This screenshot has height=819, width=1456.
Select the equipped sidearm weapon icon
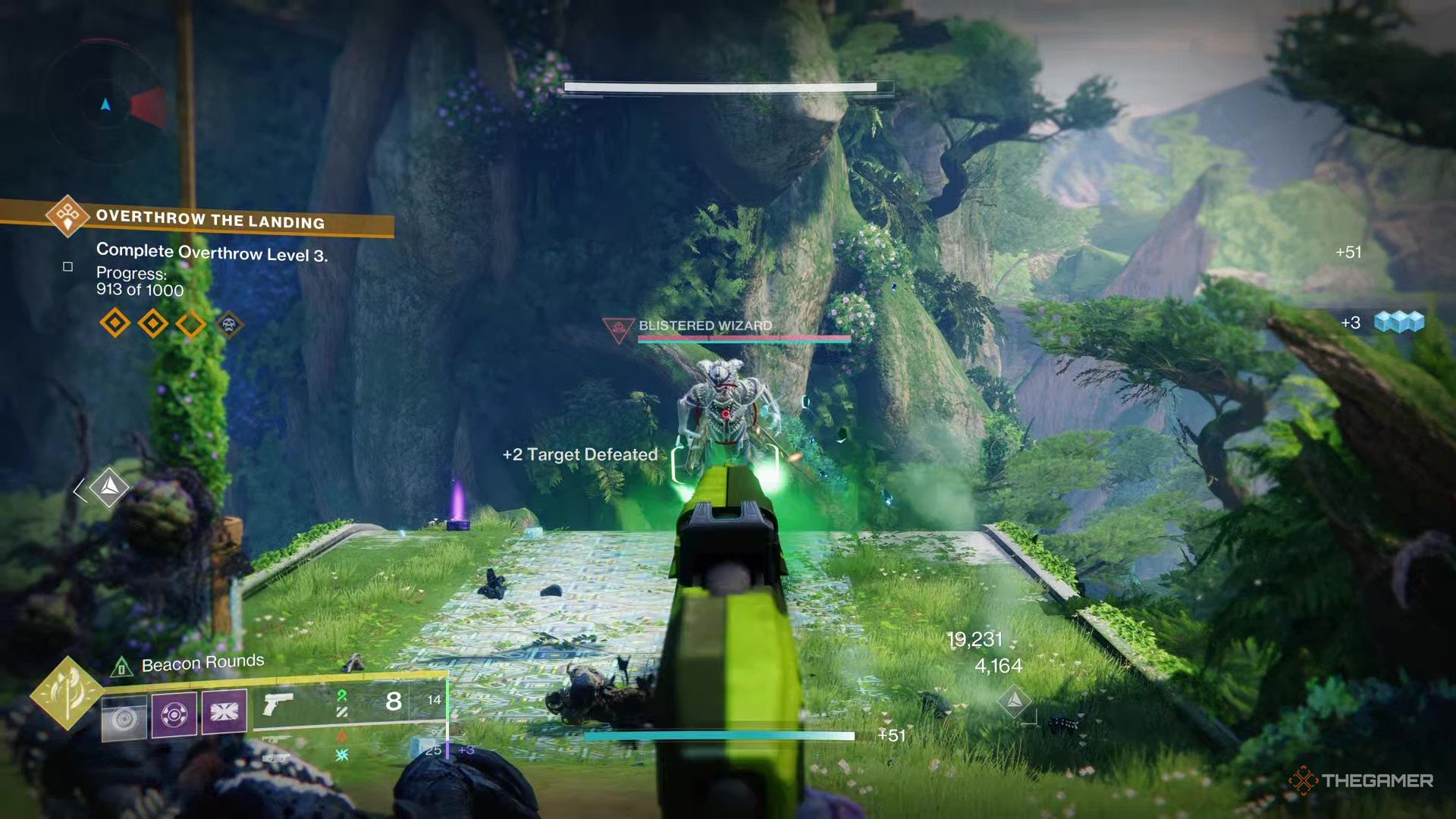pyautogui.click(x=278, y=703)
